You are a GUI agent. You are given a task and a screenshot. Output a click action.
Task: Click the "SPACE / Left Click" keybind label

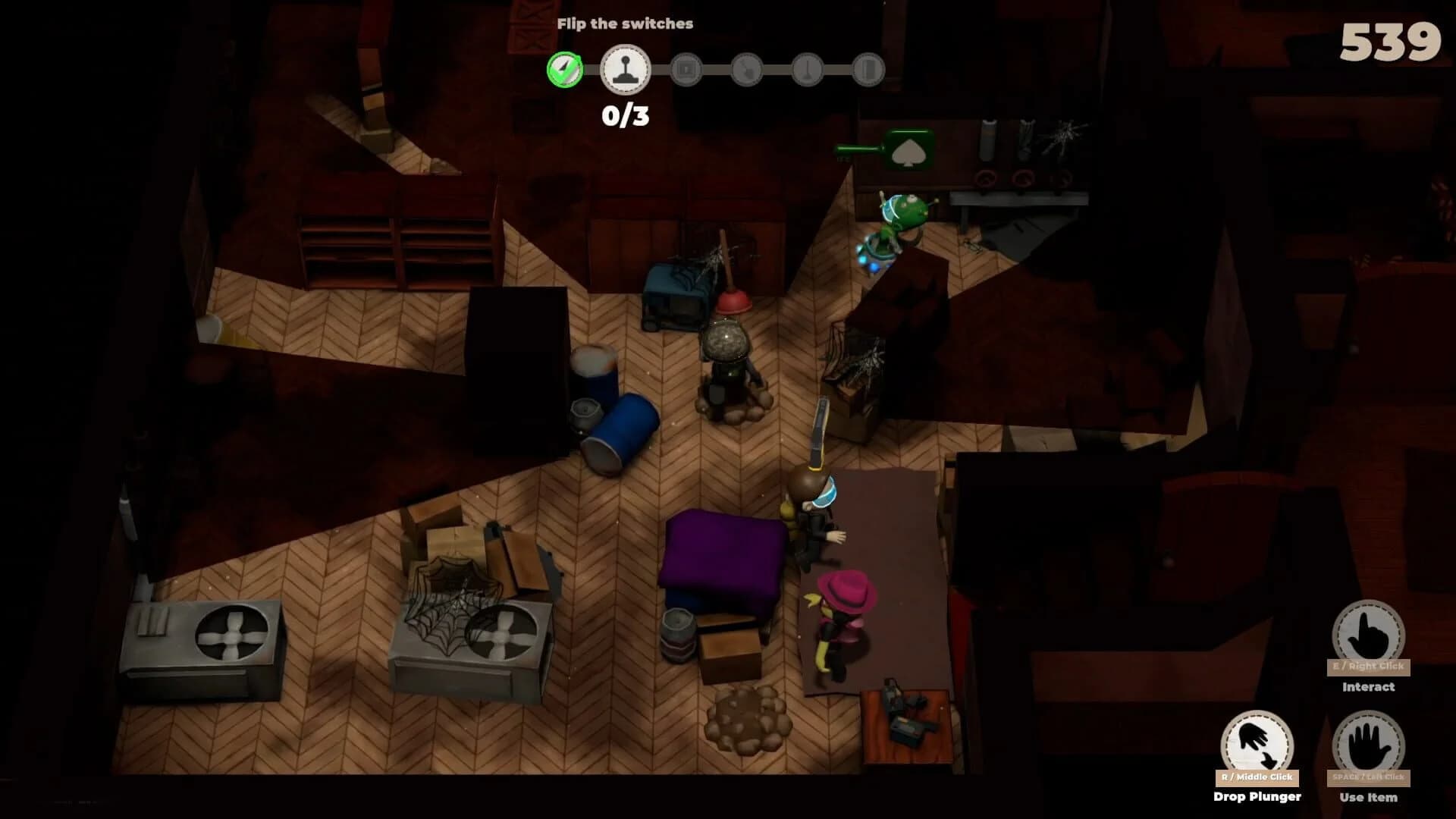(x=1369, y=776)
